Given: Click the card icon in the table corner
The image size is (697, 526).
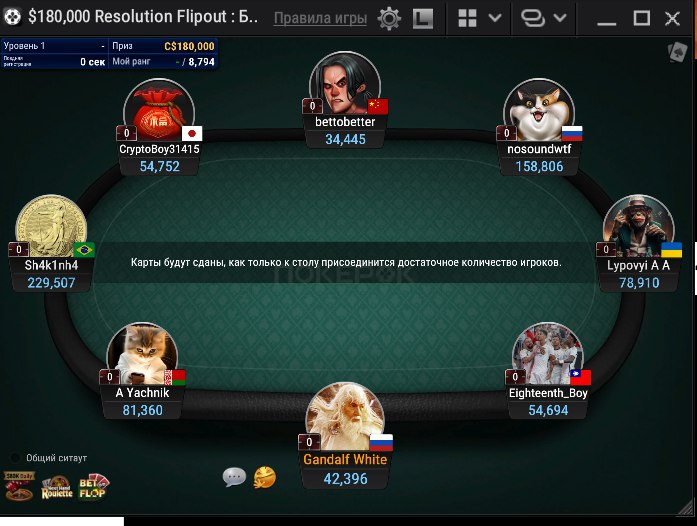Looking at the screenshot, I should click(x=677, y=51).
